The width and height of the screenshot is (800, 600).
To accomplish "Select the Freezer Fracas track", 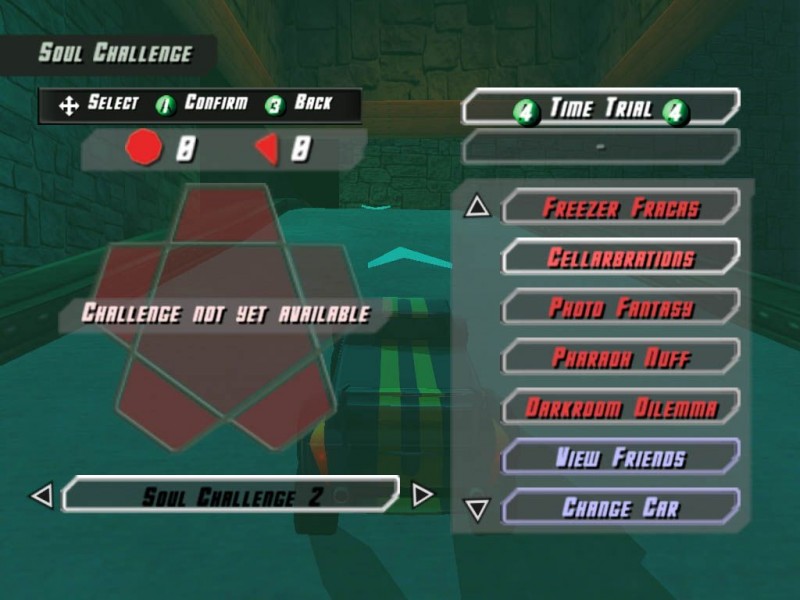I will (x=620, y=208).
